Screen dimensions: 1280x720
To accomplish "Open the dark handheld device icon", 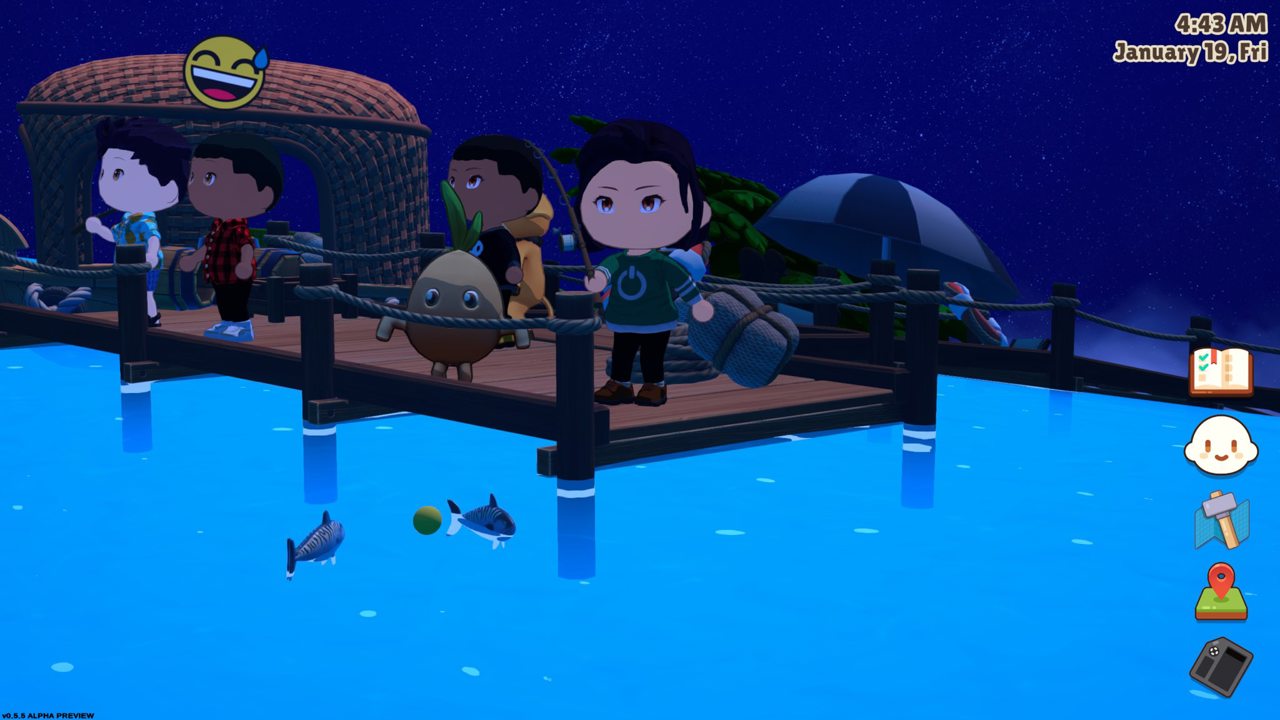I will tap(1221, 666).
